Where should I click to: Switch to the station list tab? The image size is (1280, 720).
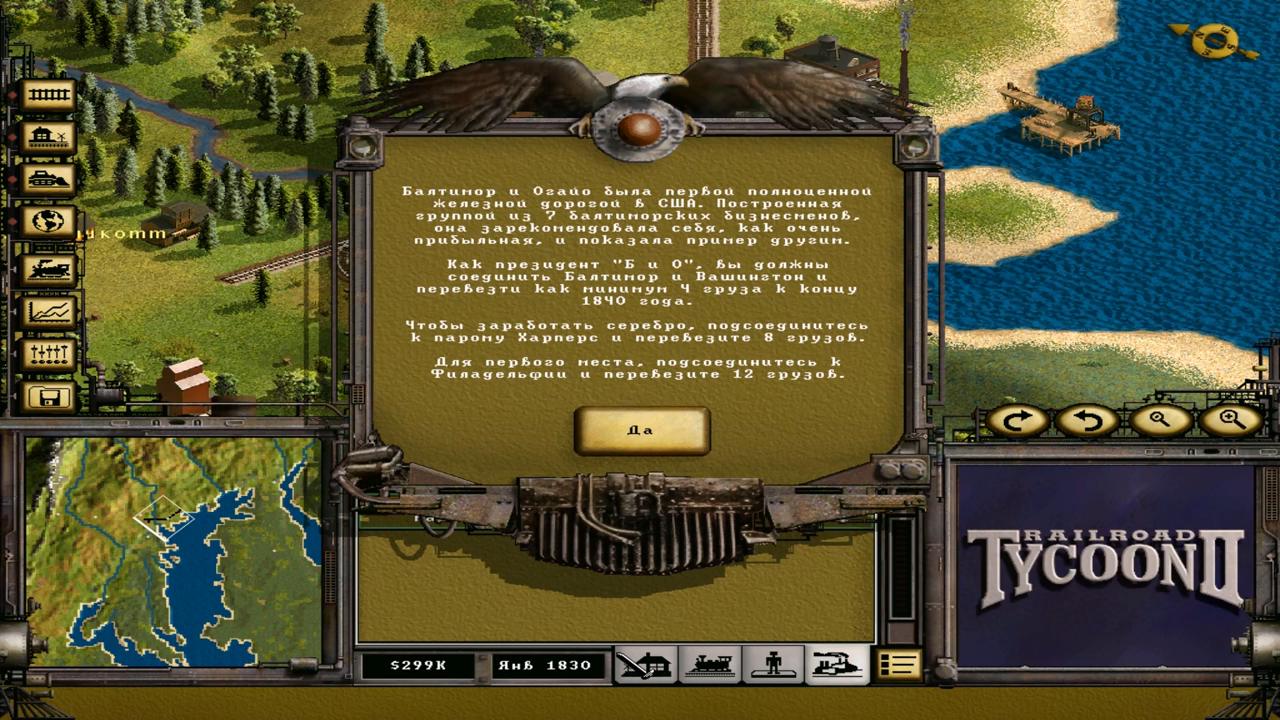click(644, 665)
